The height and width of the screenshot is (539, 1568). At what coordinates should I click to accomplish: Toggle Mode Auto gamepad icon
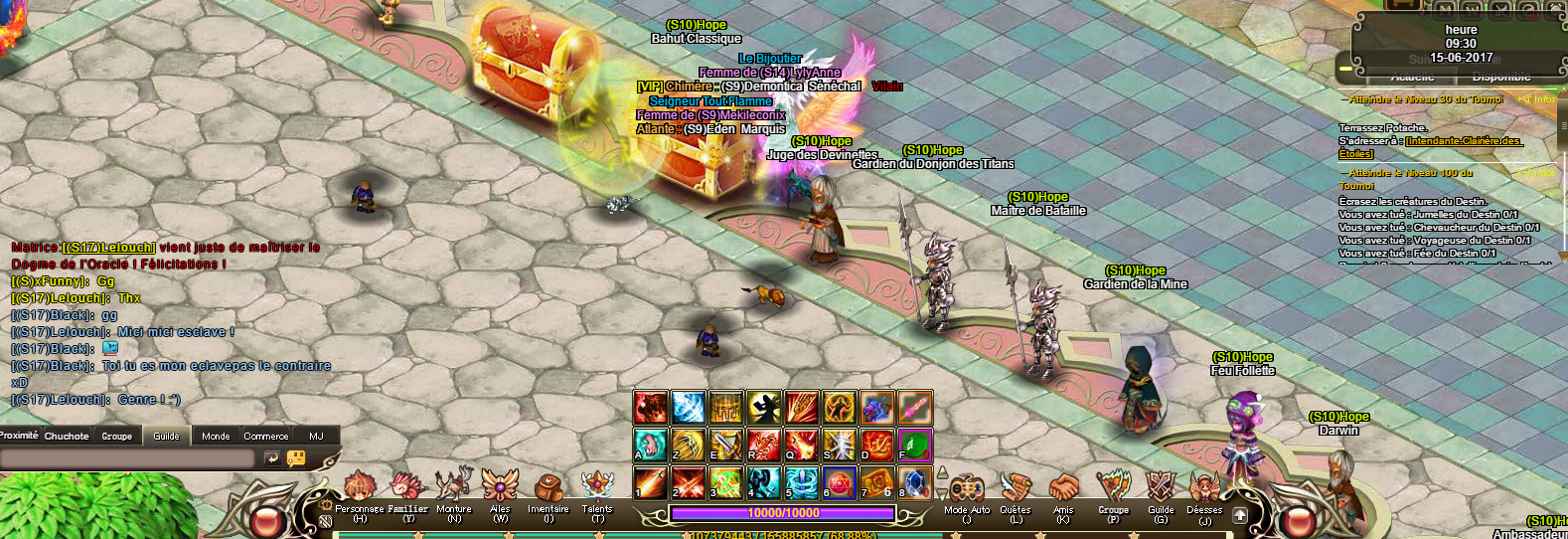click(967, 489)
